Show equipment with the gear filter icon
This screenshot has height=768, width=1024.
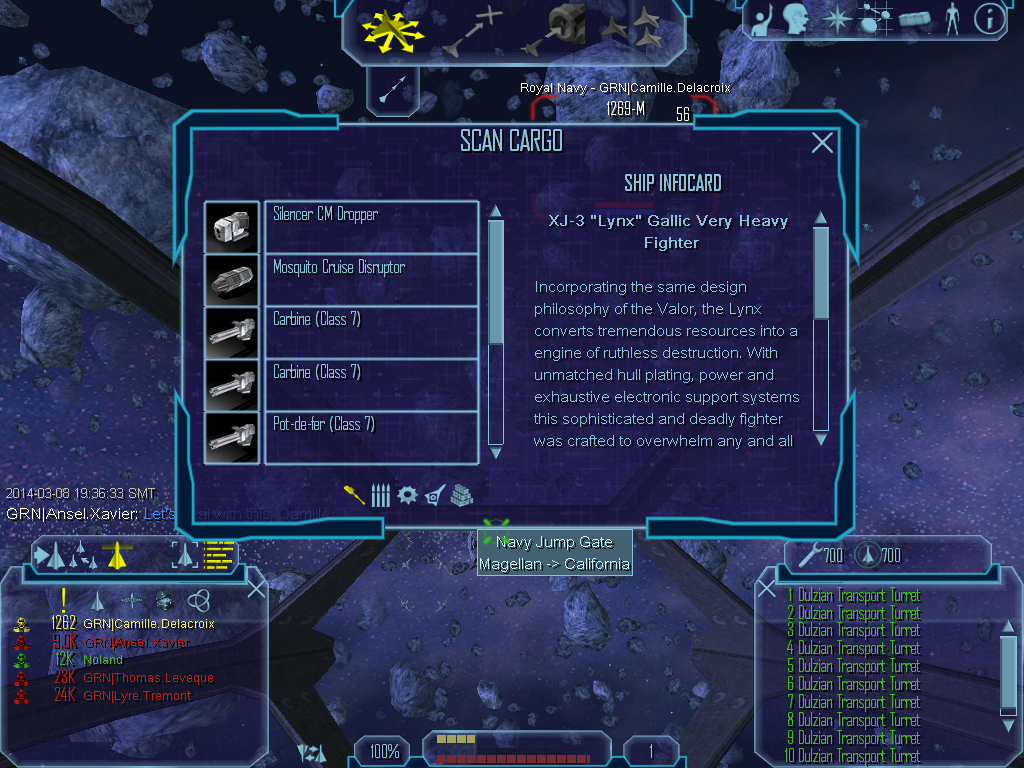(x=407, y=495)
